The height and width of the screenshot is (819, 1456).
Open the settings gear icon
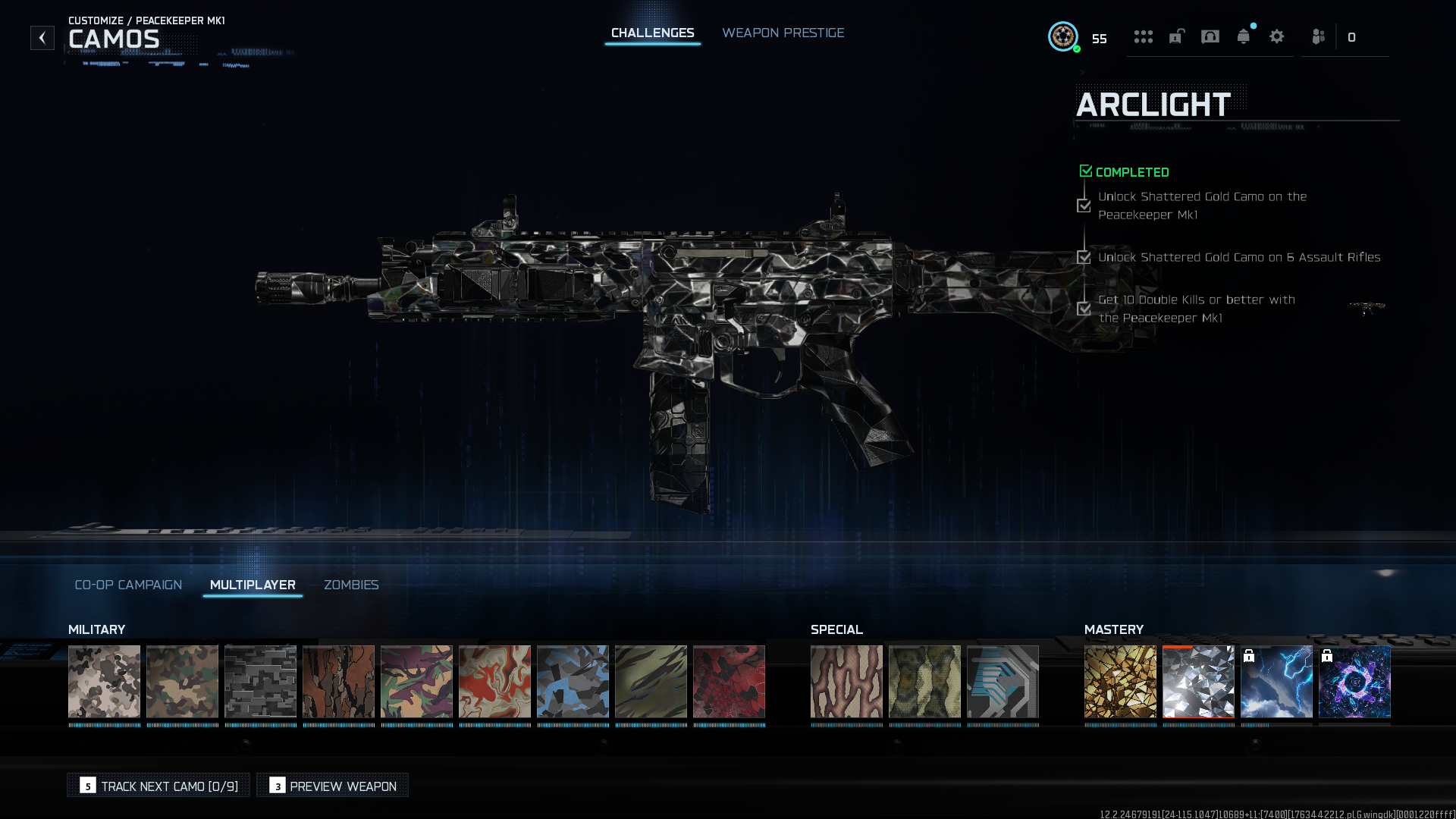(1277, 36)
